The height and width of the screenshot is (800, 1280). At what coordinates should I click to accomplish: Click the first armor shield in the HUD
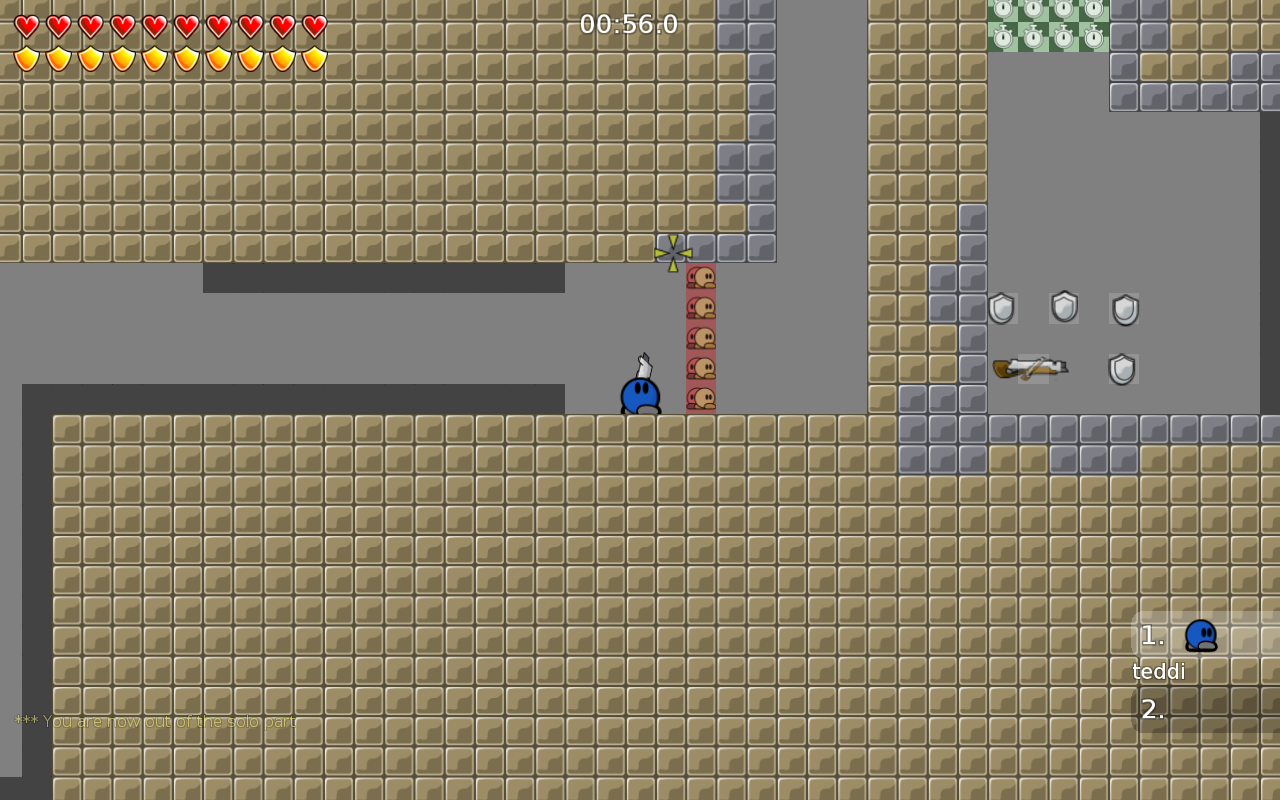27,58
